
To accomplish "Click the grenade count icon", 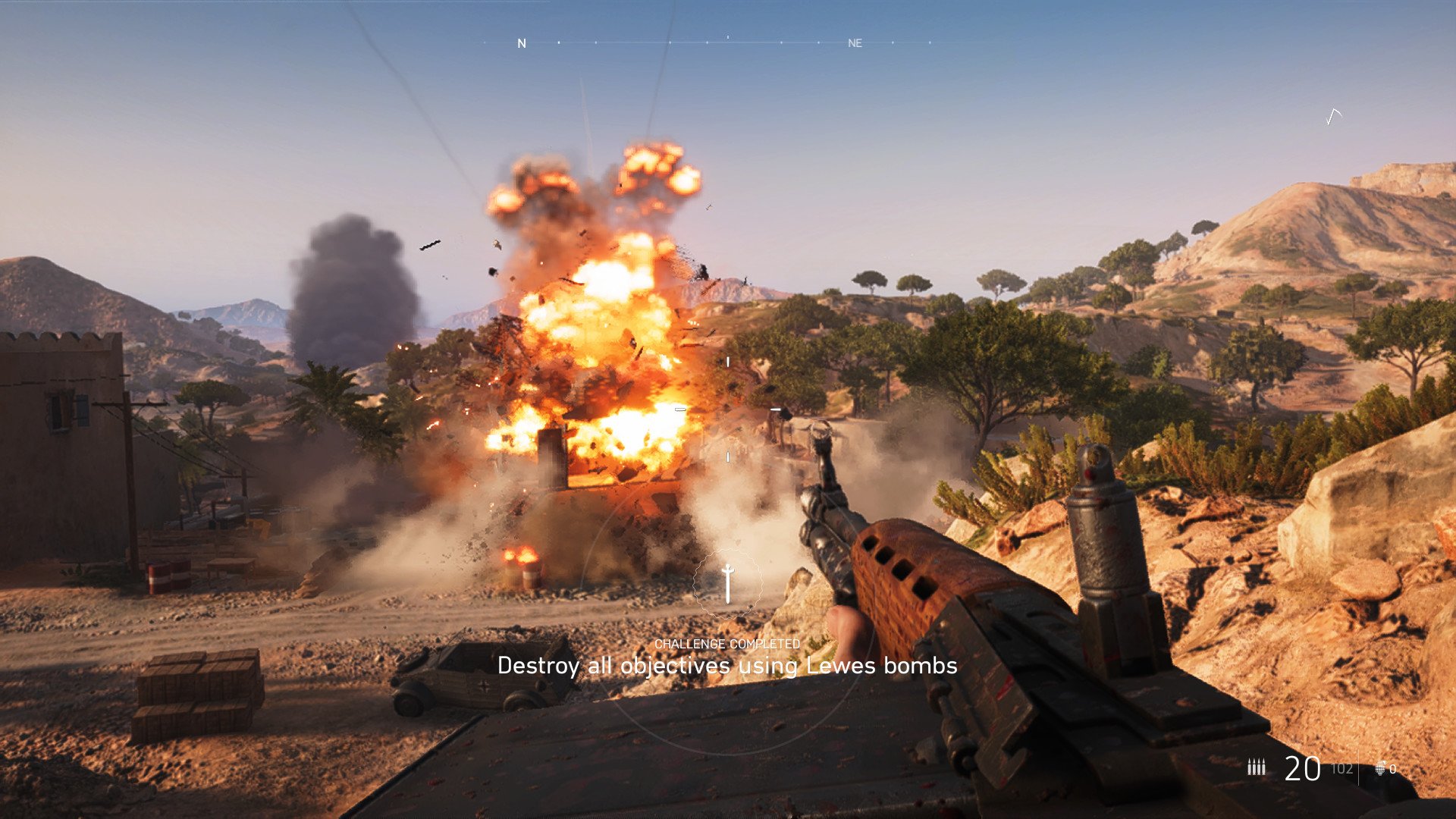I will (x=1380, y=767).
